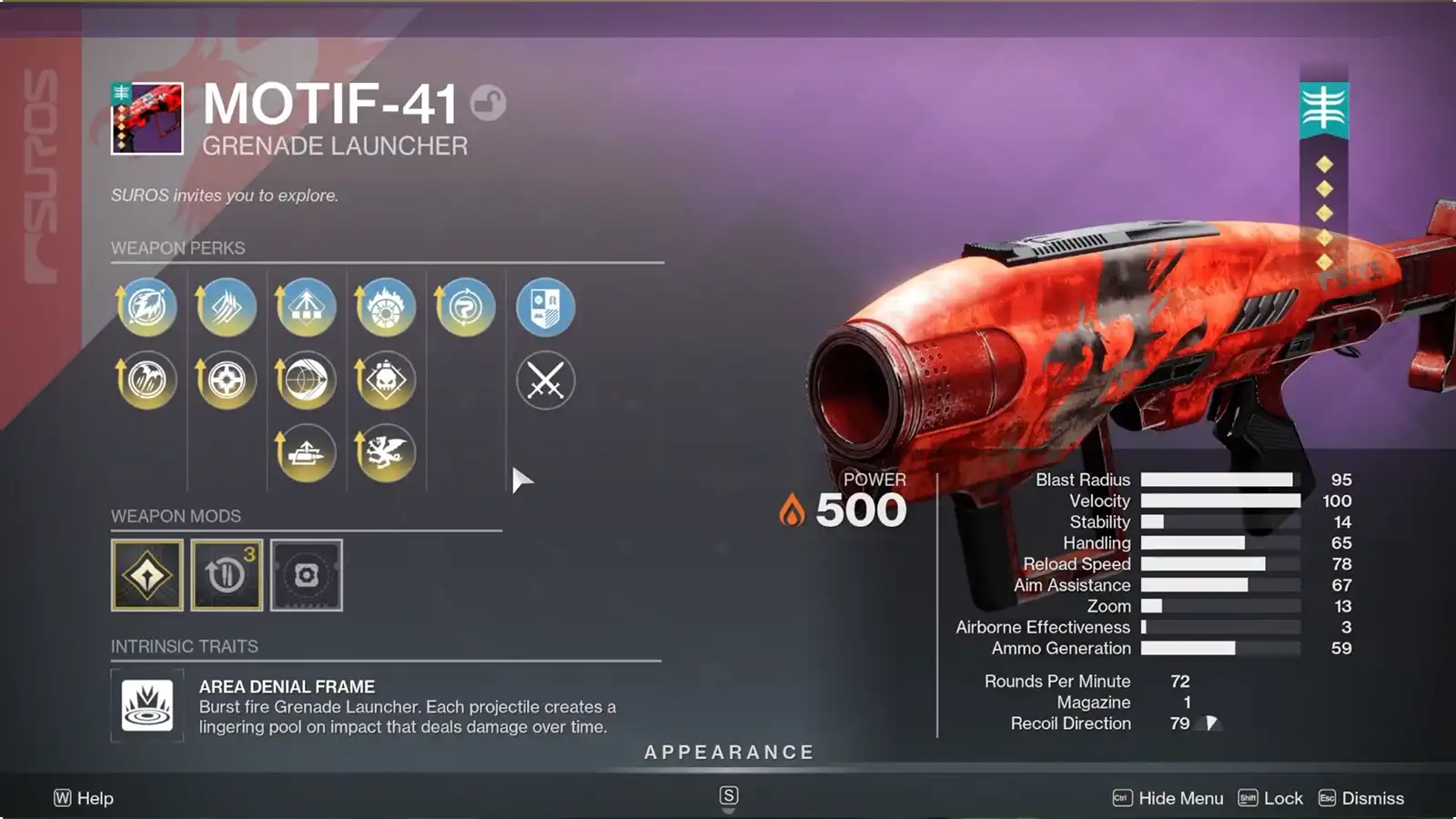Select the crosshair reticle magazine perk

(x=227, y=380)
